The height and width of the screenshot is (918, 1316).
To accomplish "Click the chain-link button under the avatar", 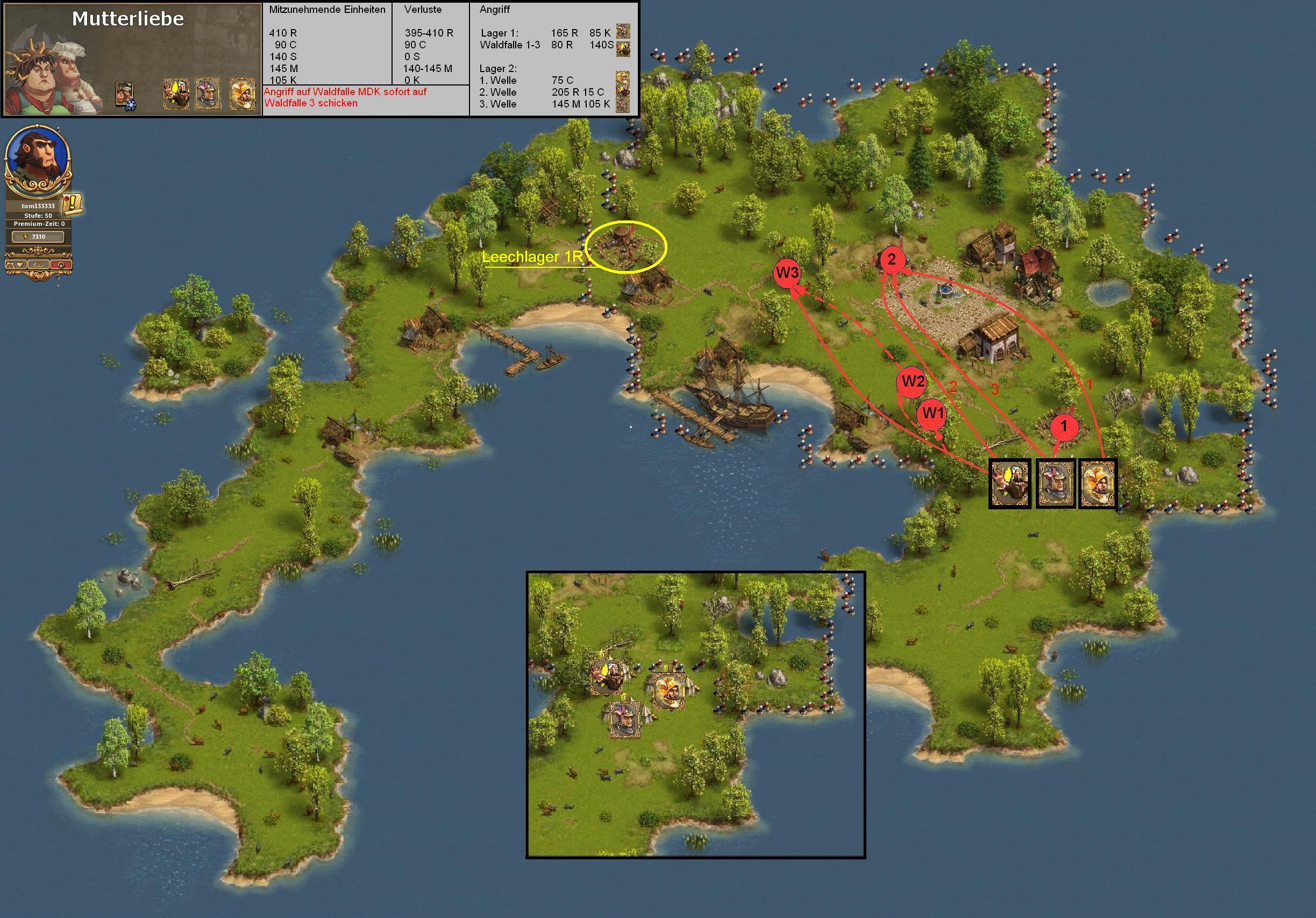I will tap(38, 264).
